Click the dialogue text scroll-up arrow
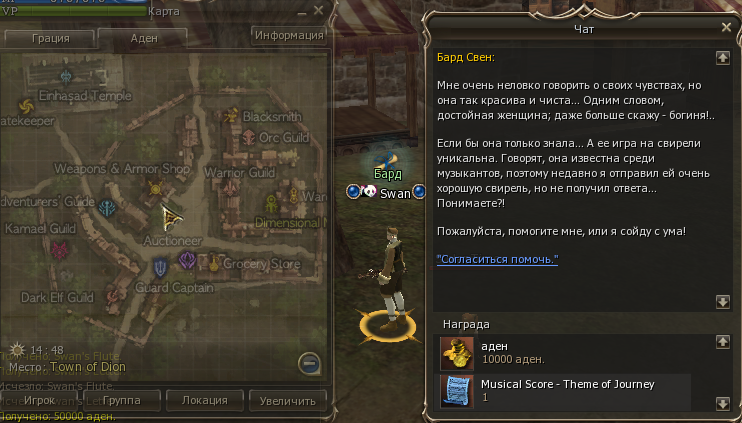This screenshot has width=742, height=423. tap(722, 56)
